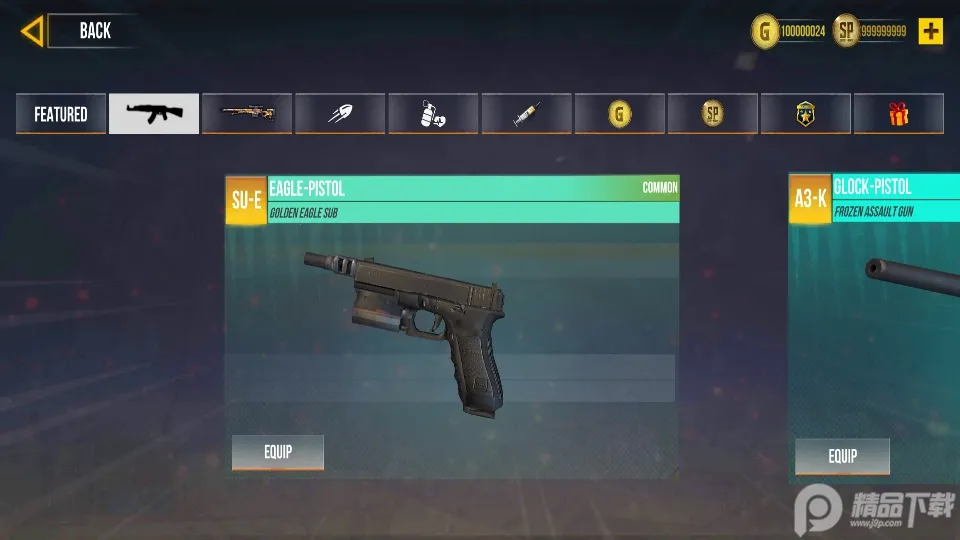Open the rocket category tab
960x540 pixels.
pos(340,114)
